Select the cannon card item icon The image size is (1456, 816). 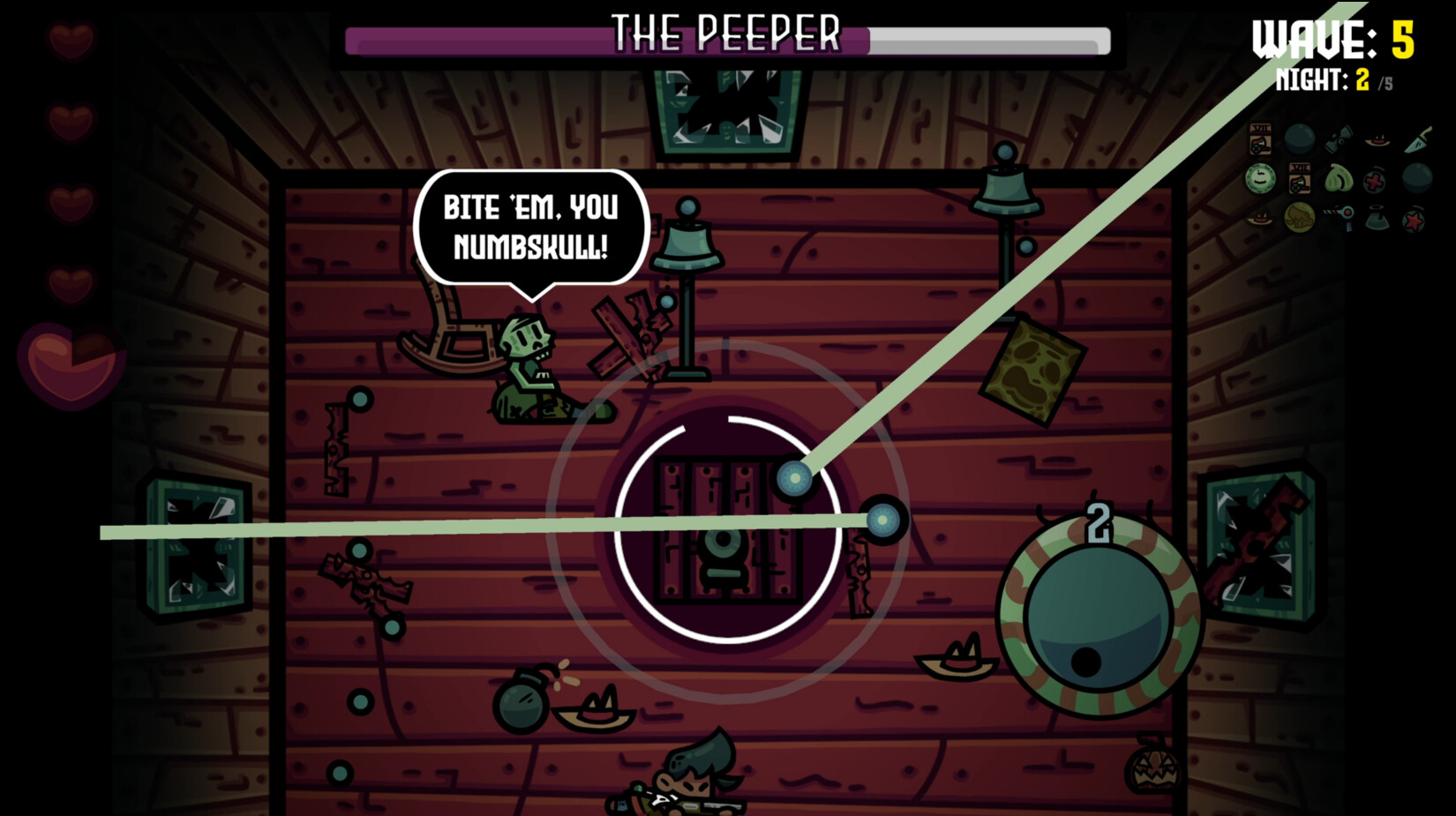(x=1260, y=138)
